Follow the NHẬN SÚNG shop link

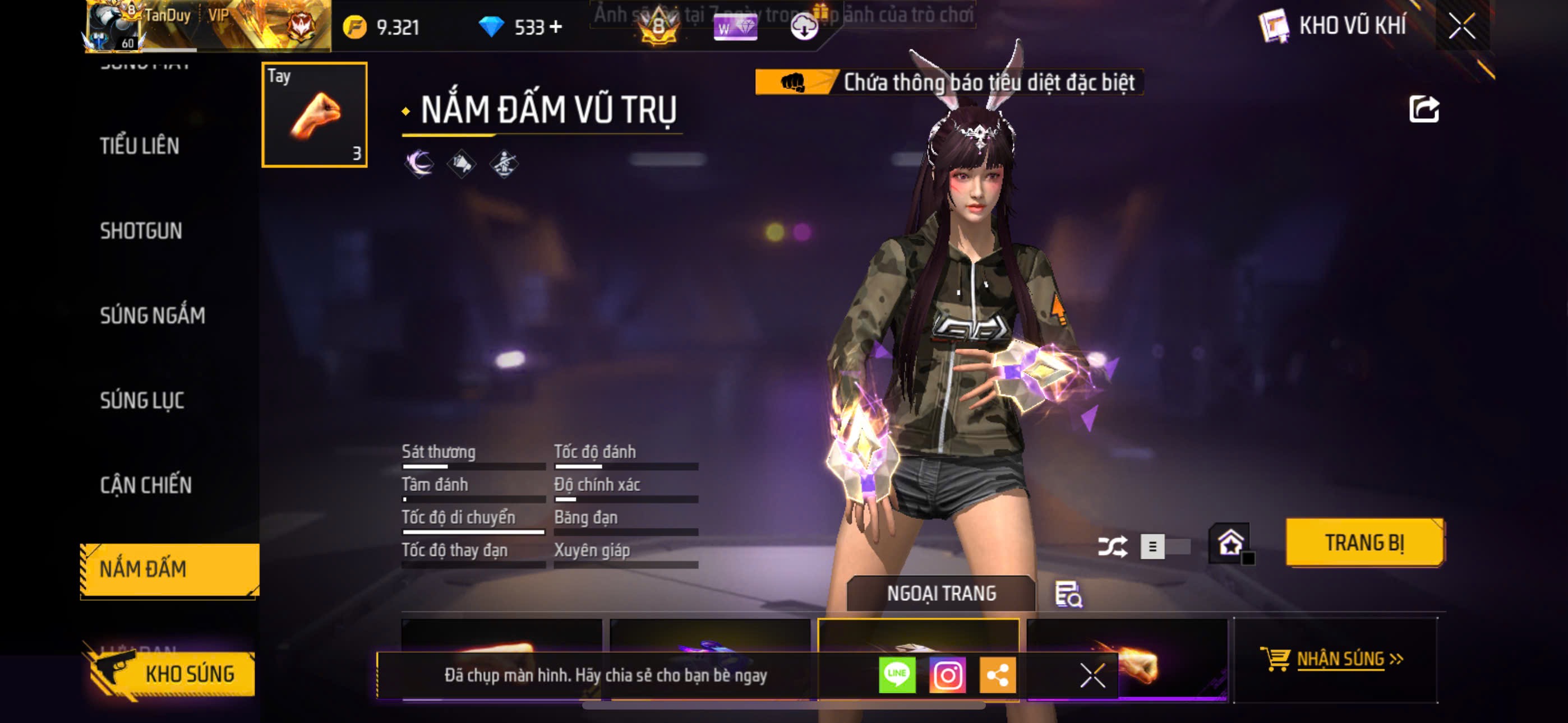point(1339,659)
